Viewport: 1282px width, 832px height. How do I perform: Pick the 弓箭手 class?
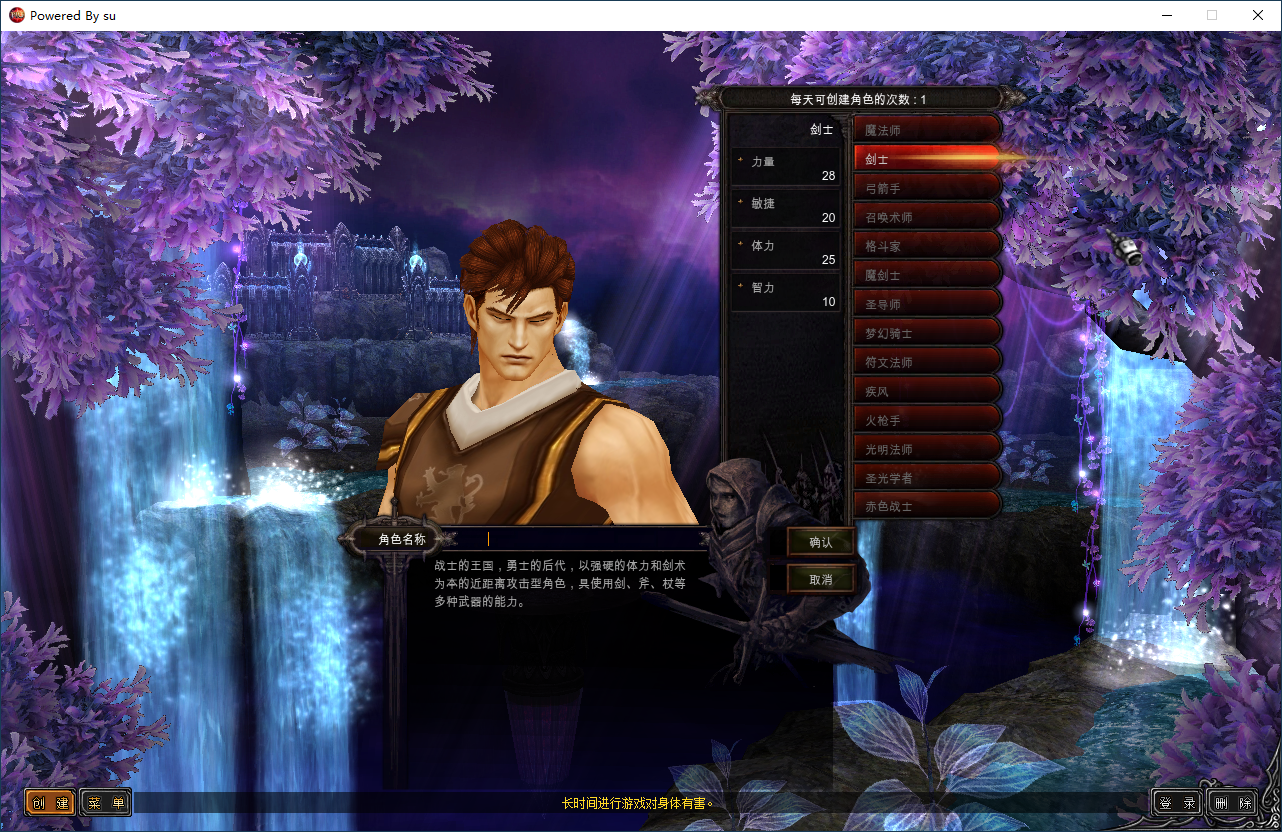[926, 188]
